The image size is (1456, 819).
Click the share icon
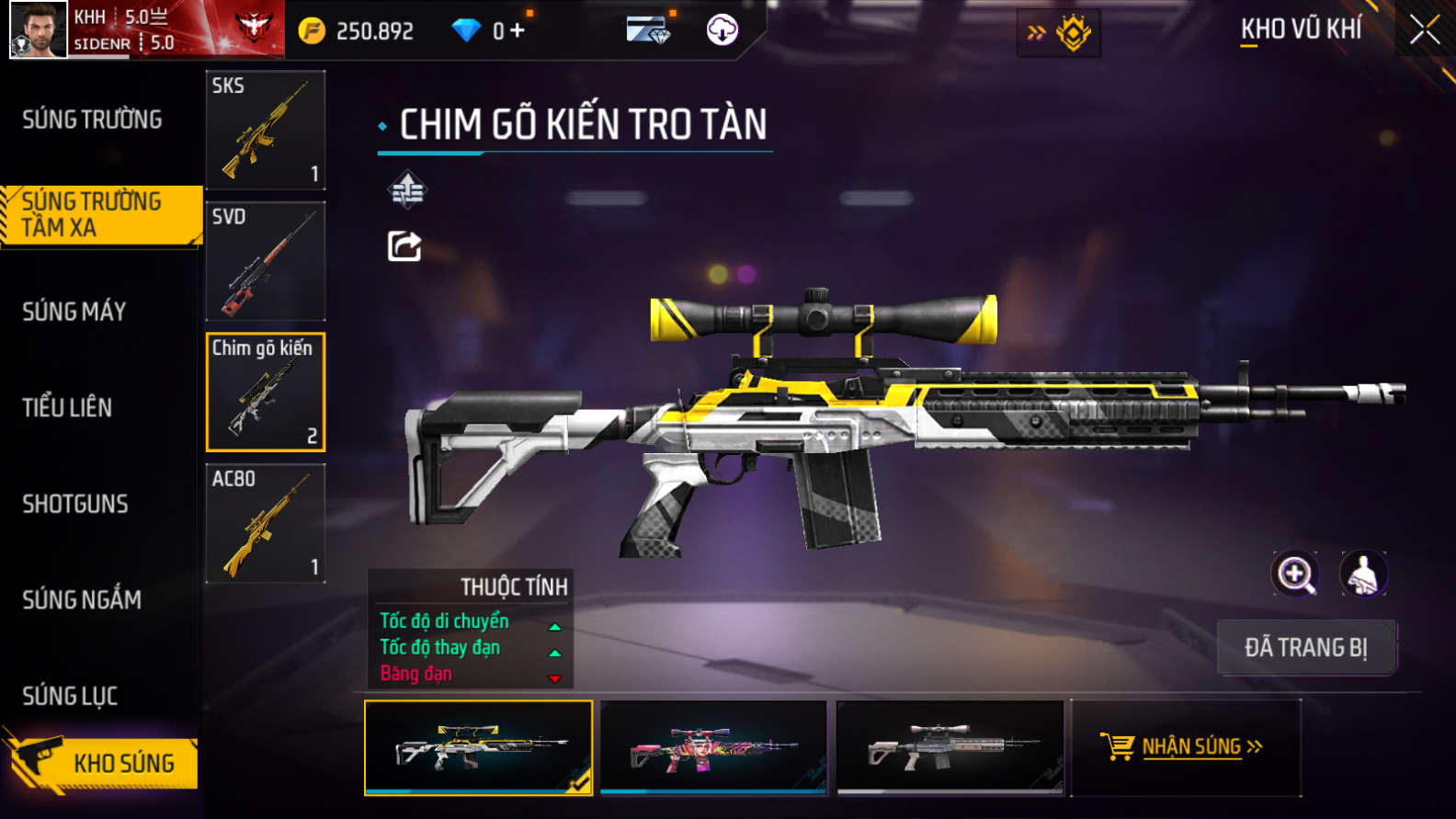[x=404, y=246]
